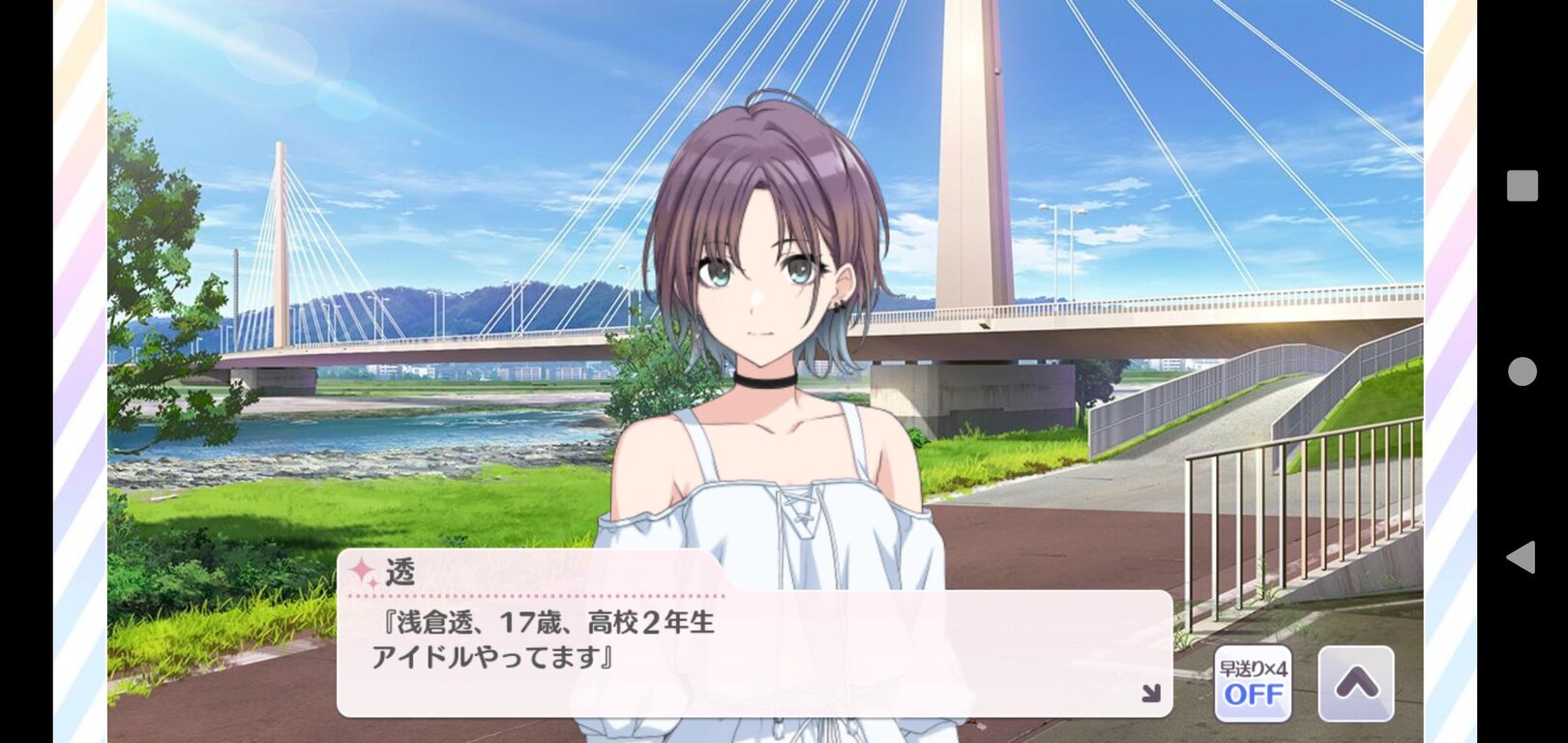This screenshot has width=1568, height=743.
Task: Select the speaker name 透 on the dialogue box
Action: click(x=399, y=573)
